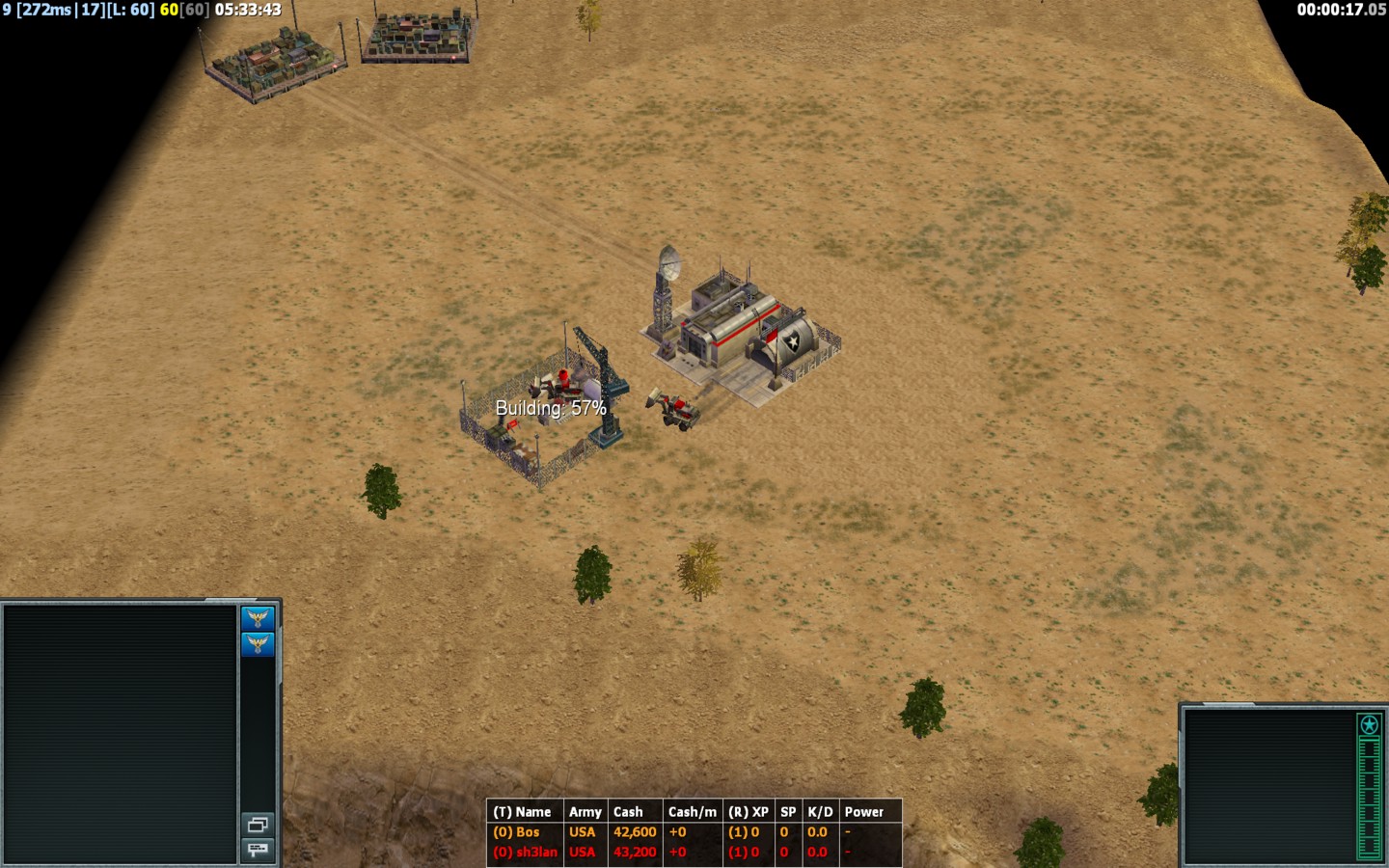The image size is (1389, 868).
Task: Click the empty radar minimap panel
Action: pos(121,733)
